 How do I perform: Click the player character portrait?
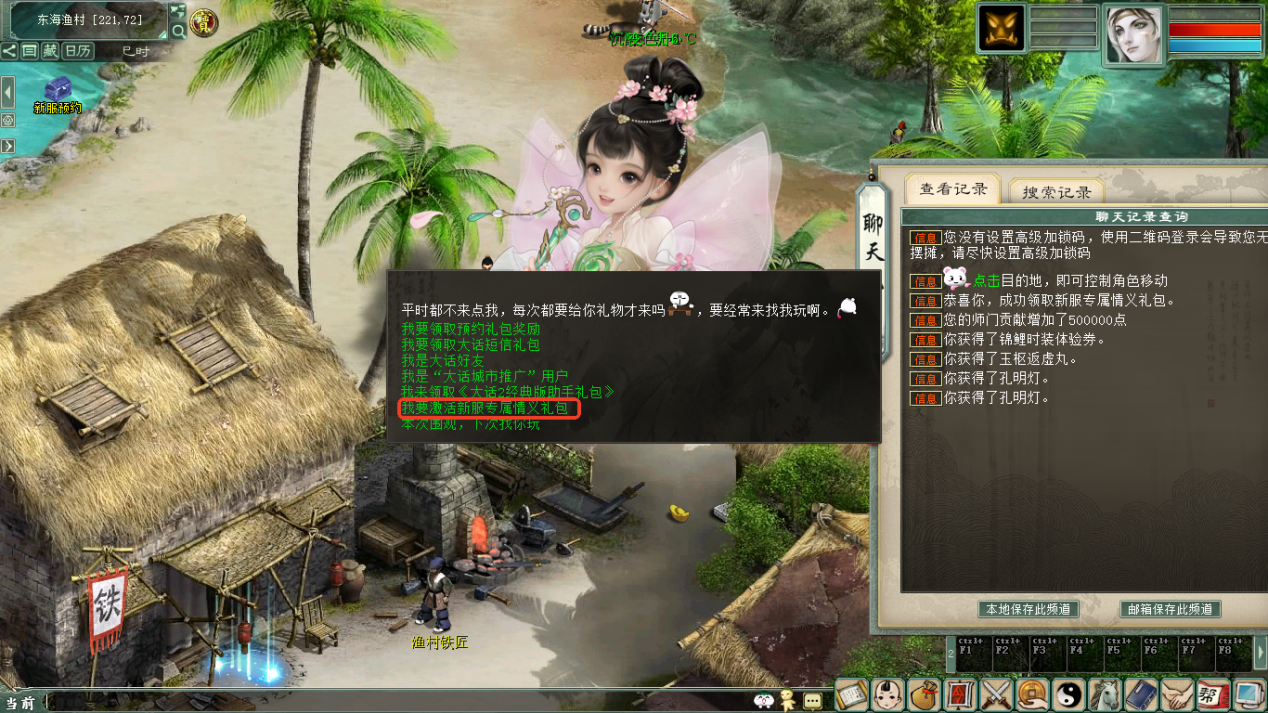click(x=1134, y=35)
